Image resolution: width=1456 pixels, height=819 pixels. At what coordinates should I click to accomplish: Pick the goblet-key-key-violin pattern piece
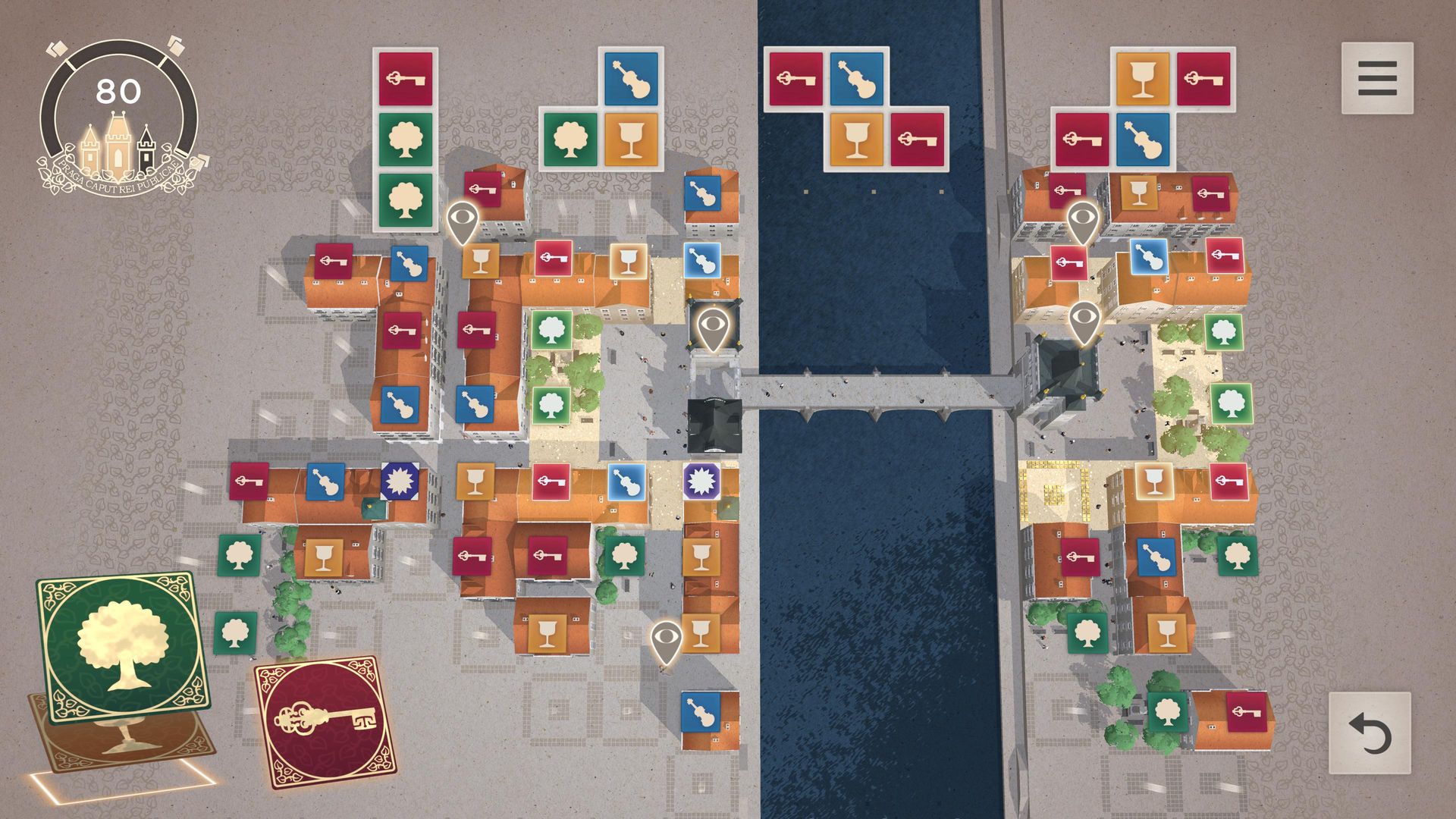(1143, 108)
